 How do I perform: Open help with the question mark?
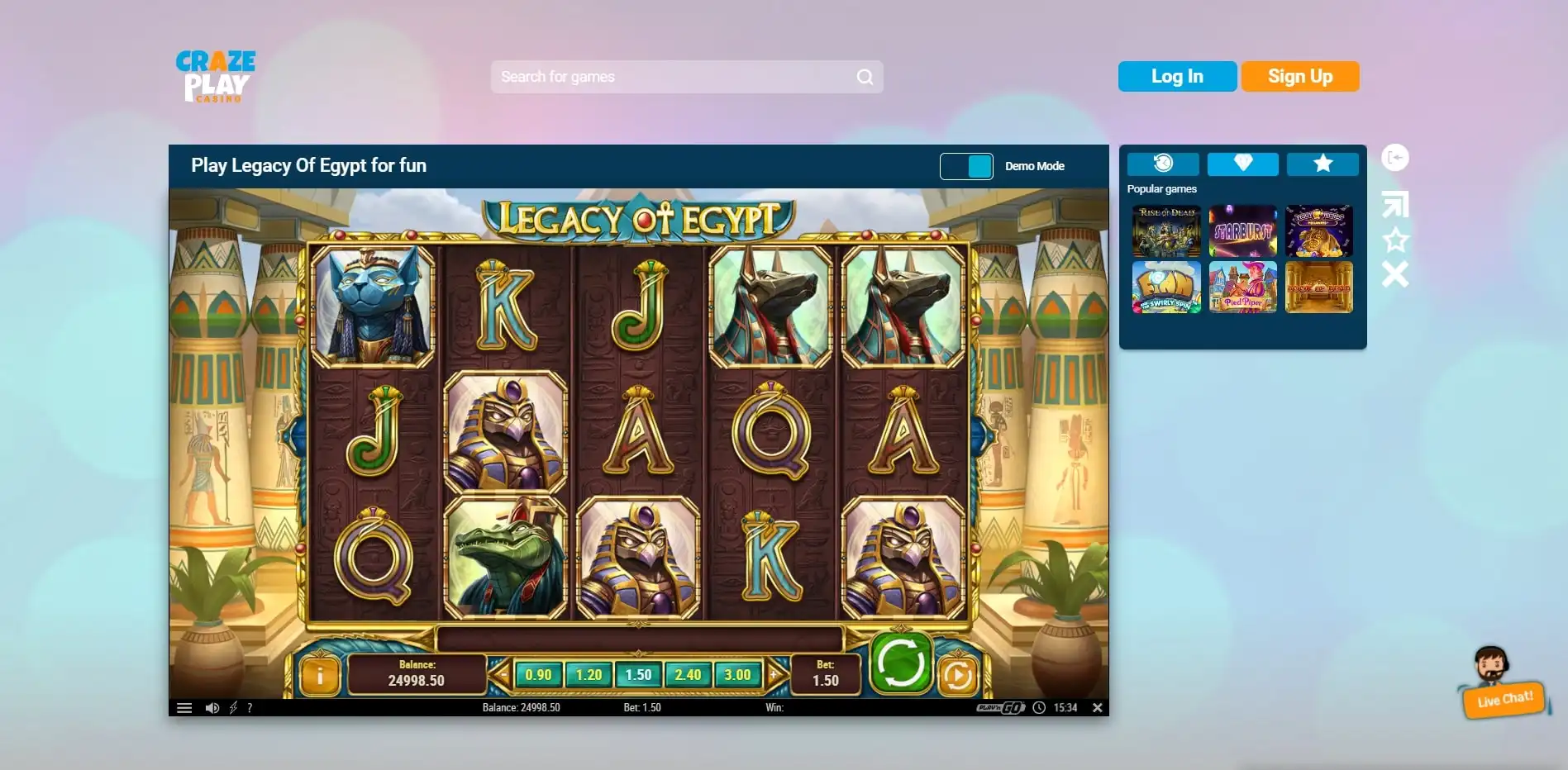(250, 708)
